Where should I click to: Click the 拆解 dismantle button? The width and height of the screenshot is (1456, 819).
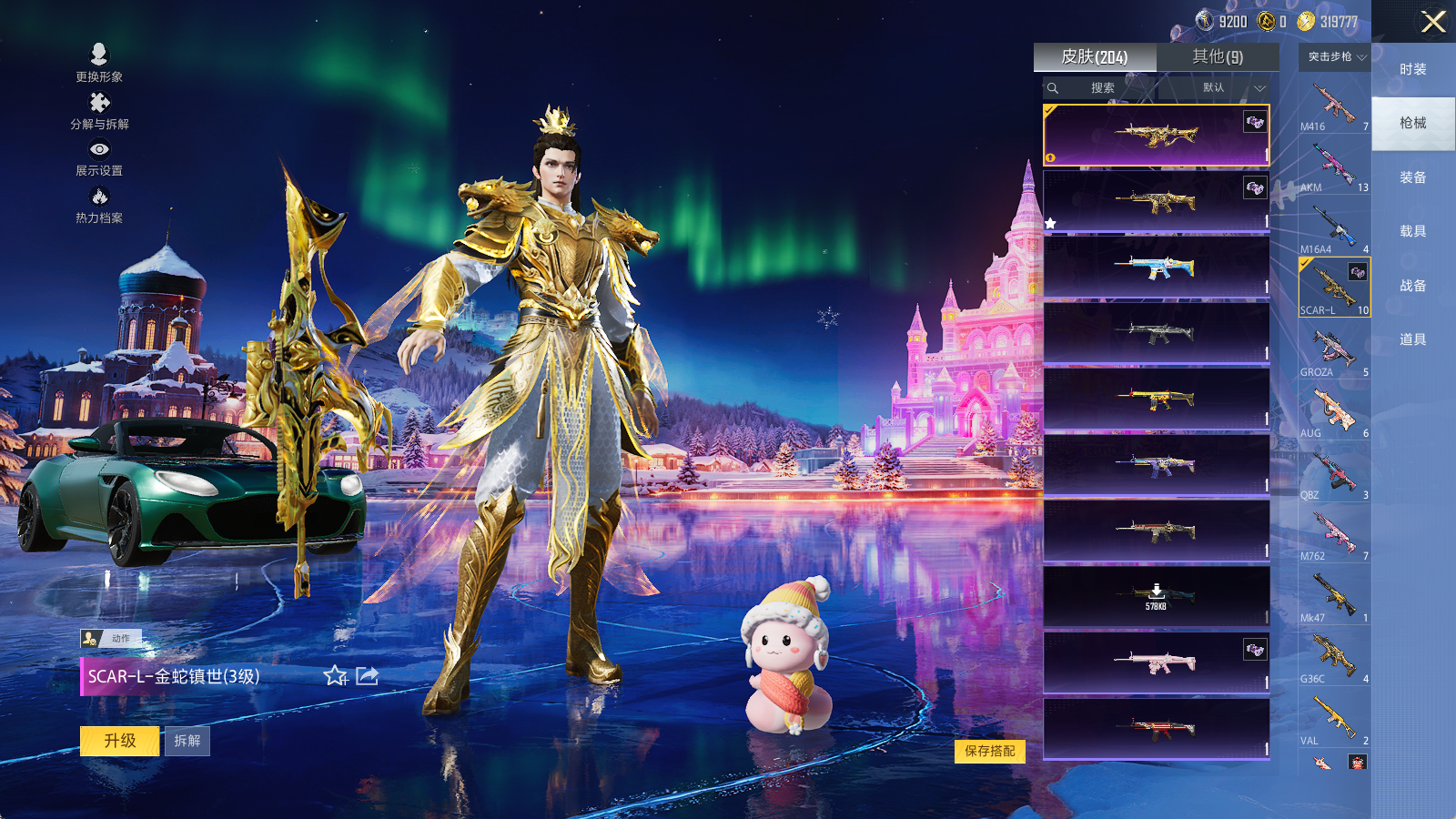(187, 741)
